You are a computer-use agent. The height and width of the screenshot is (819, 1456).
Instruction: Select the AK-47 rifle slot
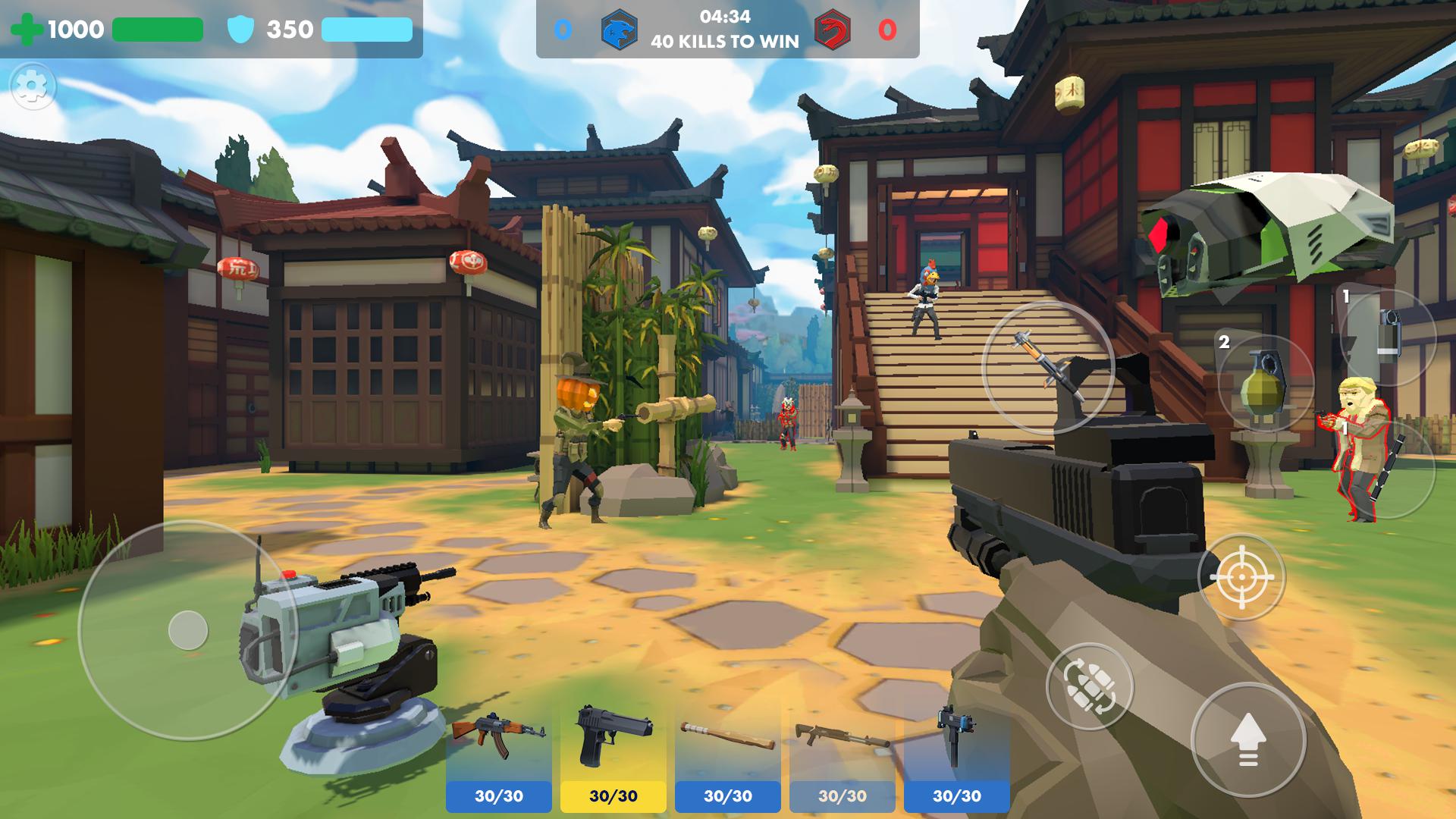(x=498, y=755)
